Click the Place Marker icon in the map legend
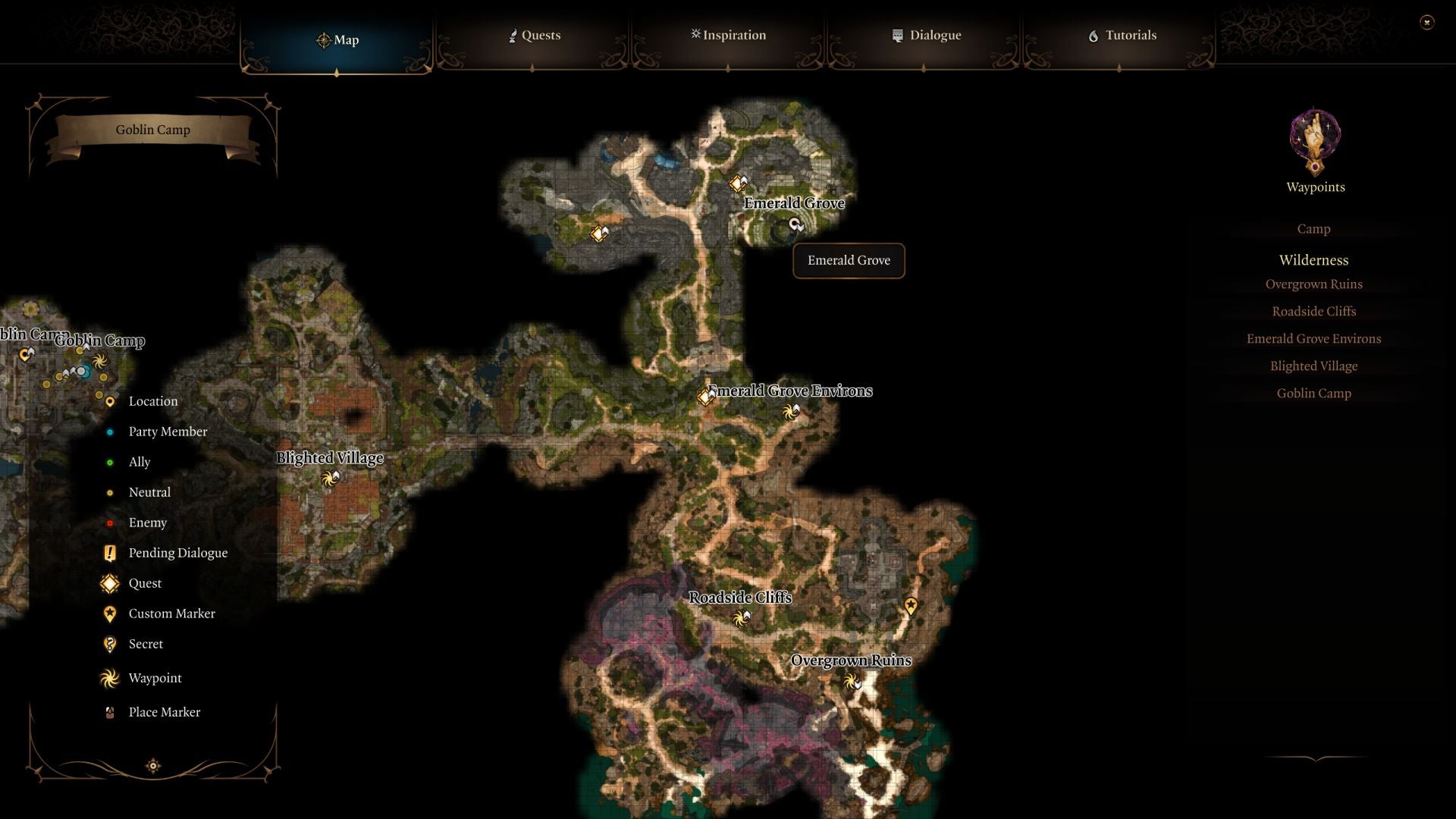 111,711
